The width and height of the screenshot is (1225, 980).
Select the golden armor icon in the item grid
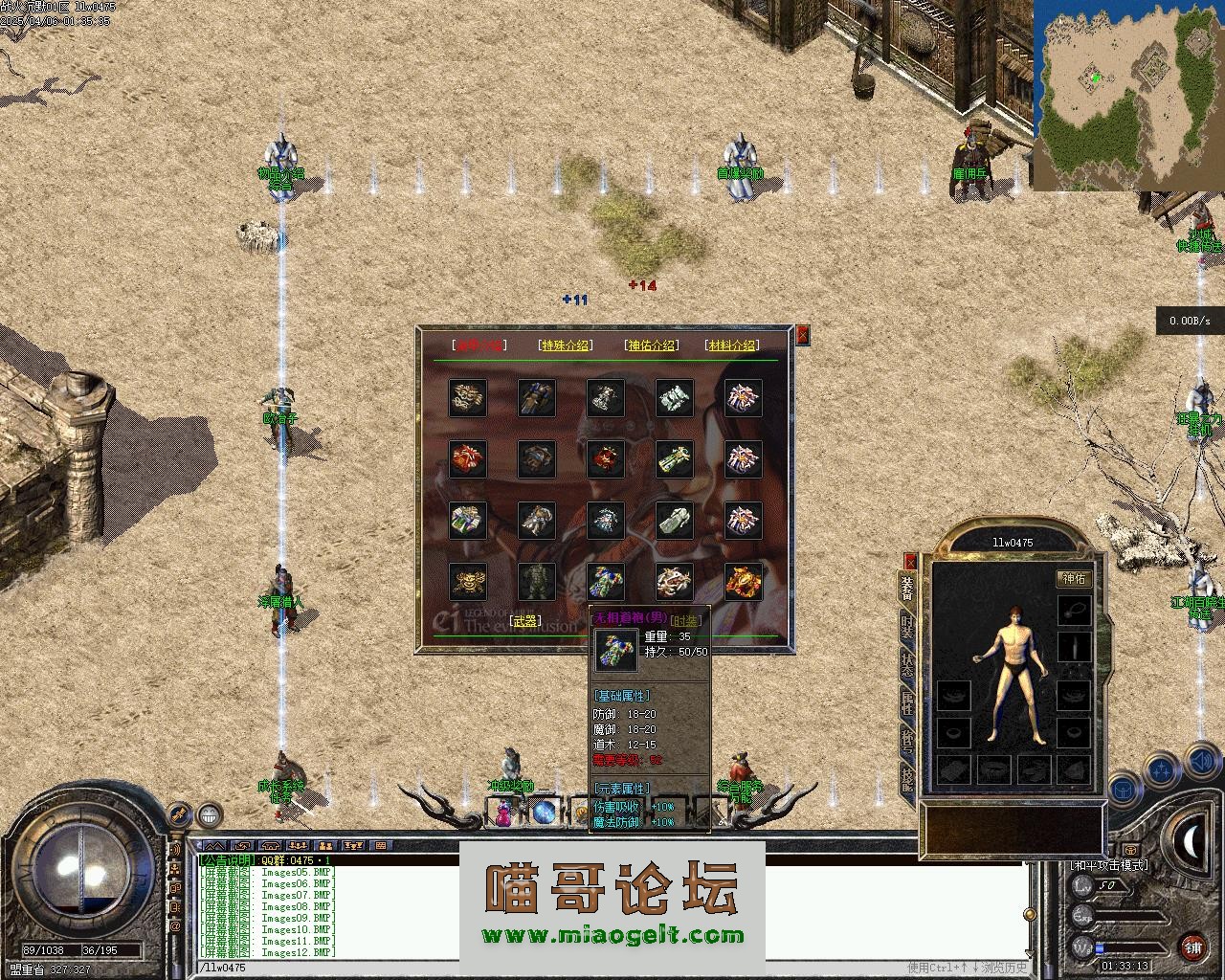(x=743, y=581)
